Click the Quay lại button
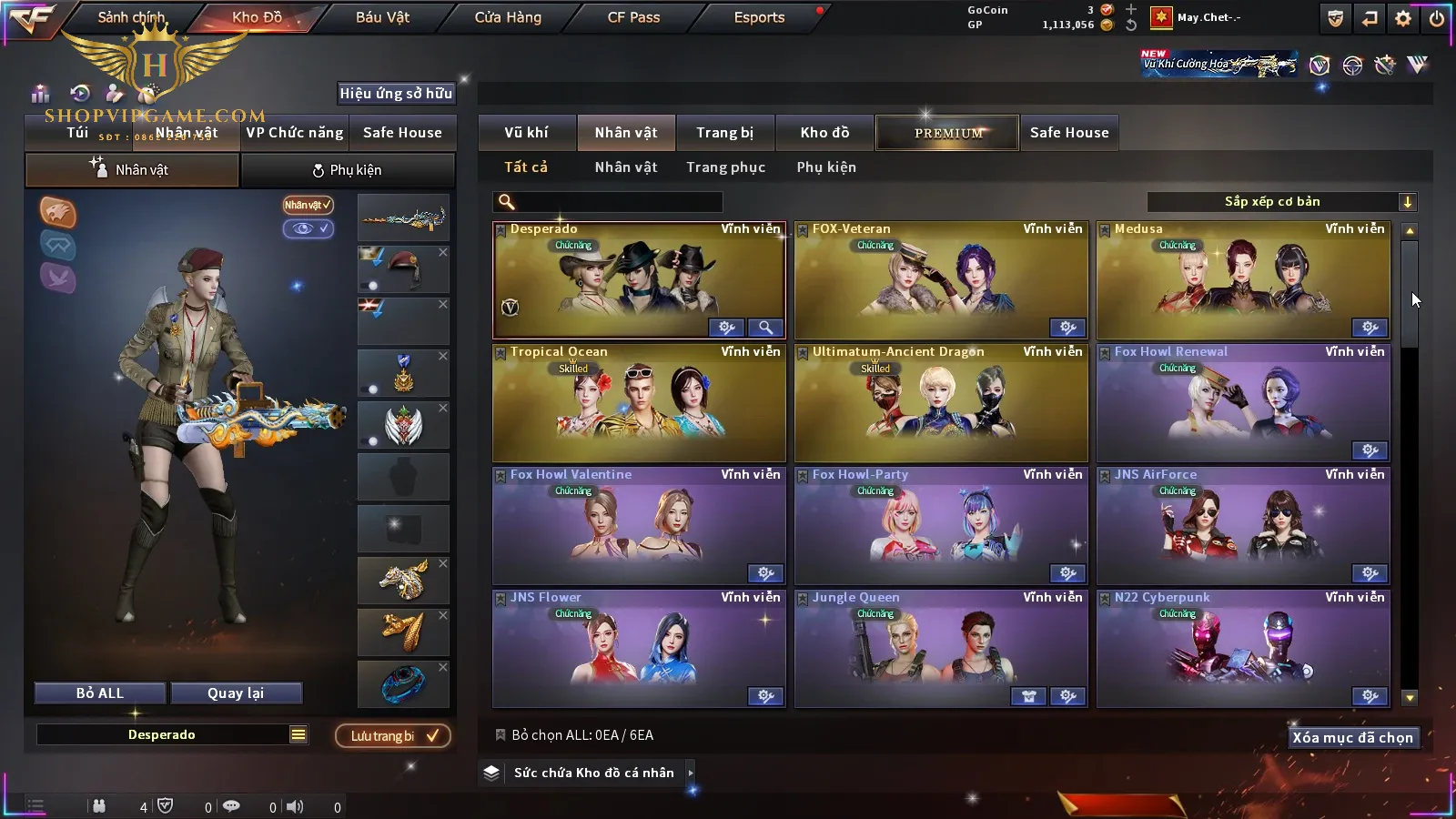The height and width of the screenshot is (819, 1456). pyautogui.click(x=236, y=693)
